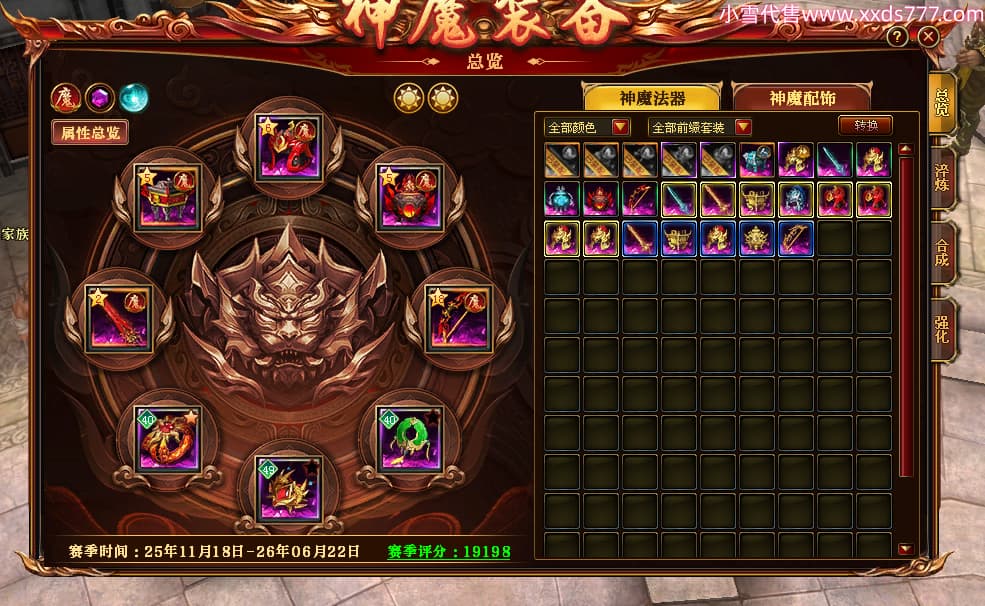Click the cyan orb round icon
985x606 pixels.
click(x=133, y=97)
